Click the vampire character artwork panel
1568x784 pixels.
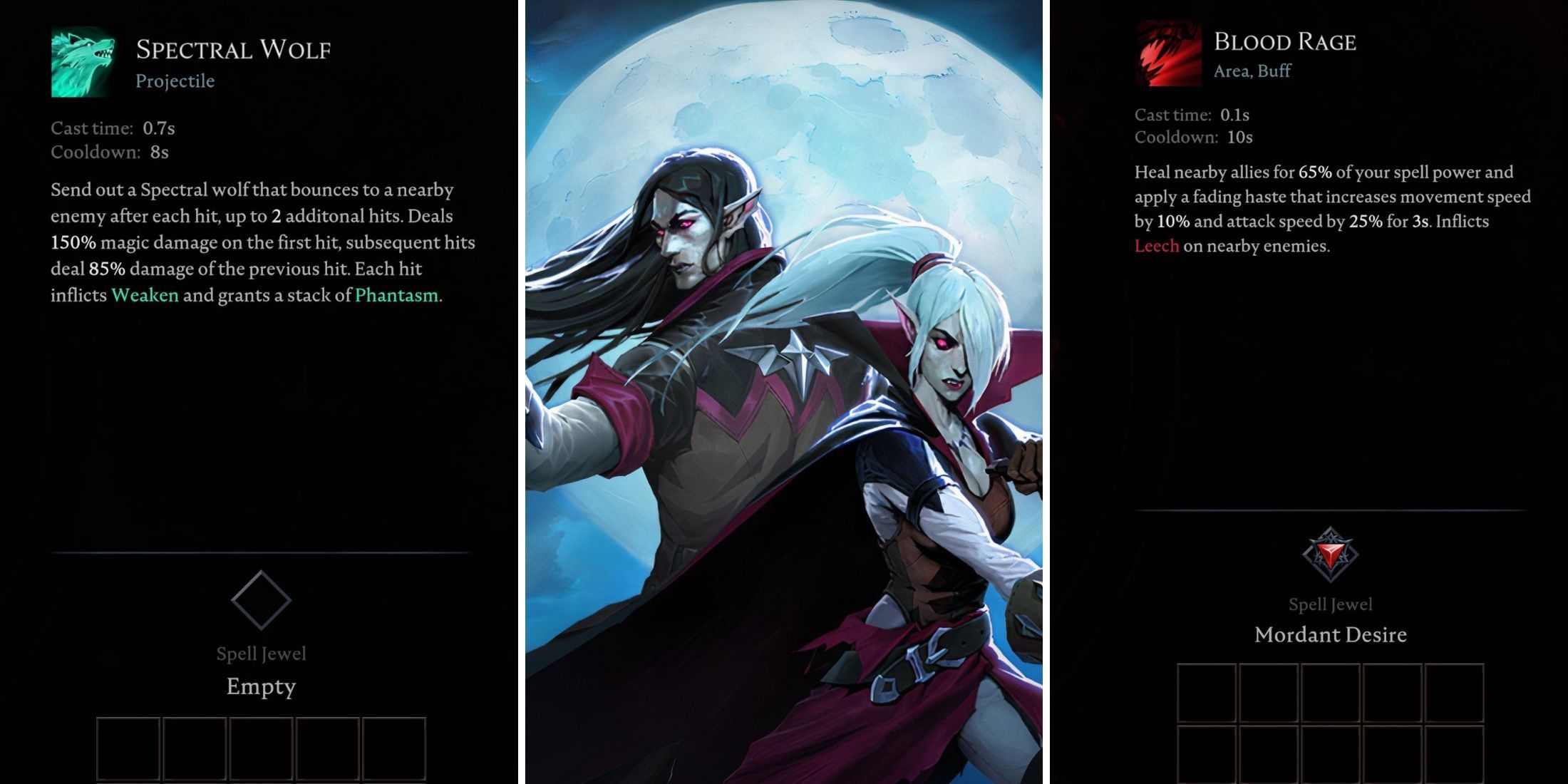[784, 392]
